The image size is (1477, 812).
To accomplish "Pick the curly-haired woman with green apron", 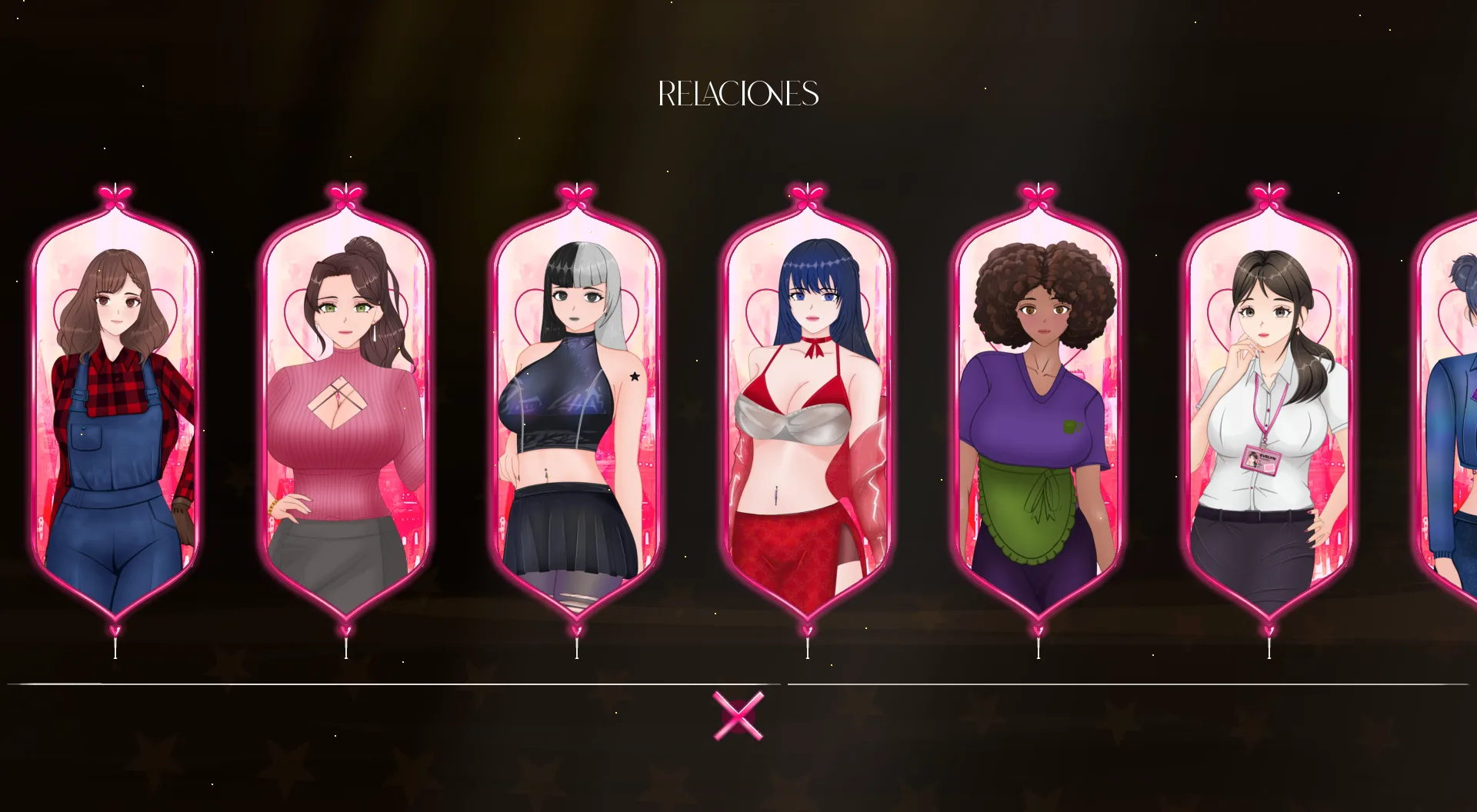I will pos(1038,408).
